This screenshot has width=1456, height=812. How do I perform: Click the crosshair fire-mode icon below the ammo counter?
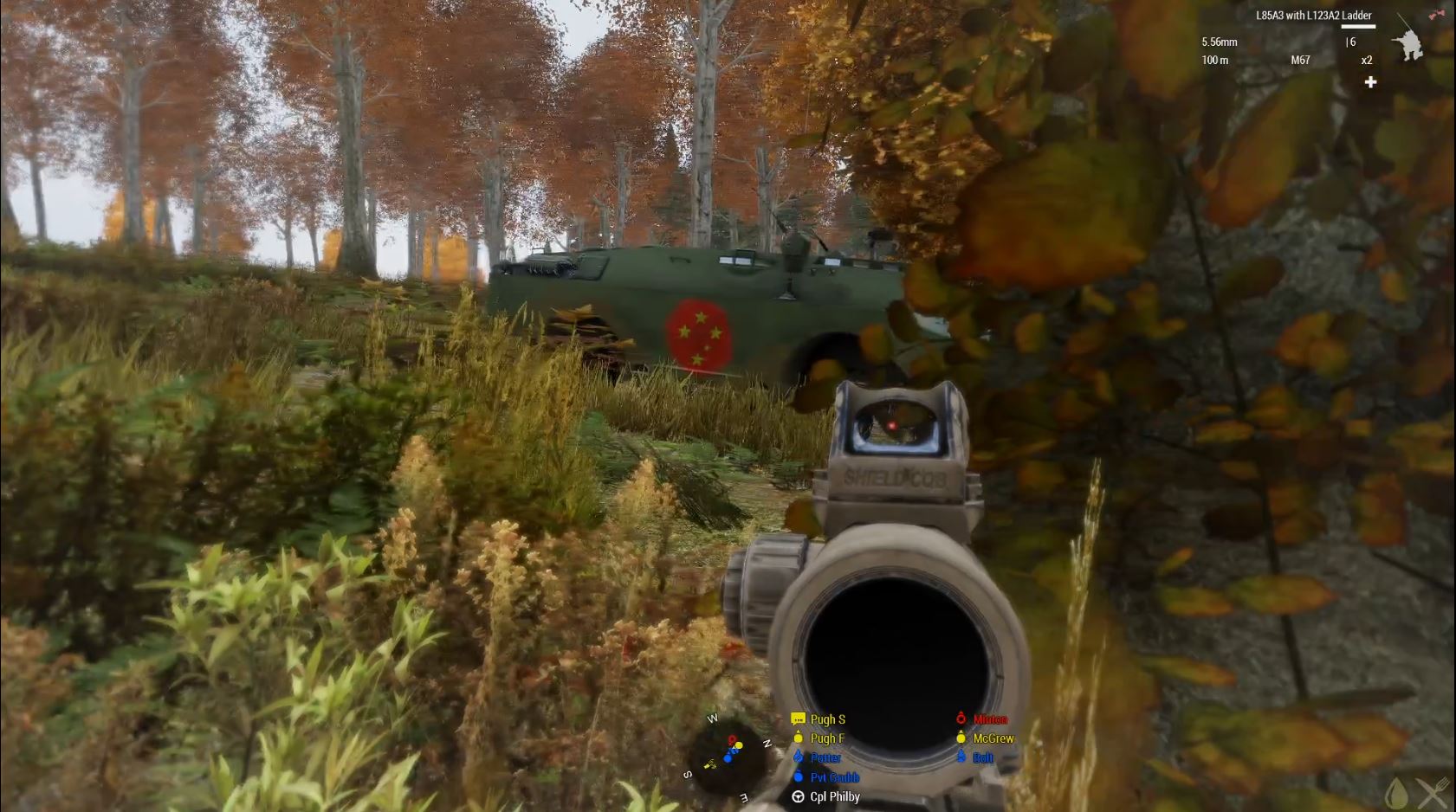pos(1370,81)
